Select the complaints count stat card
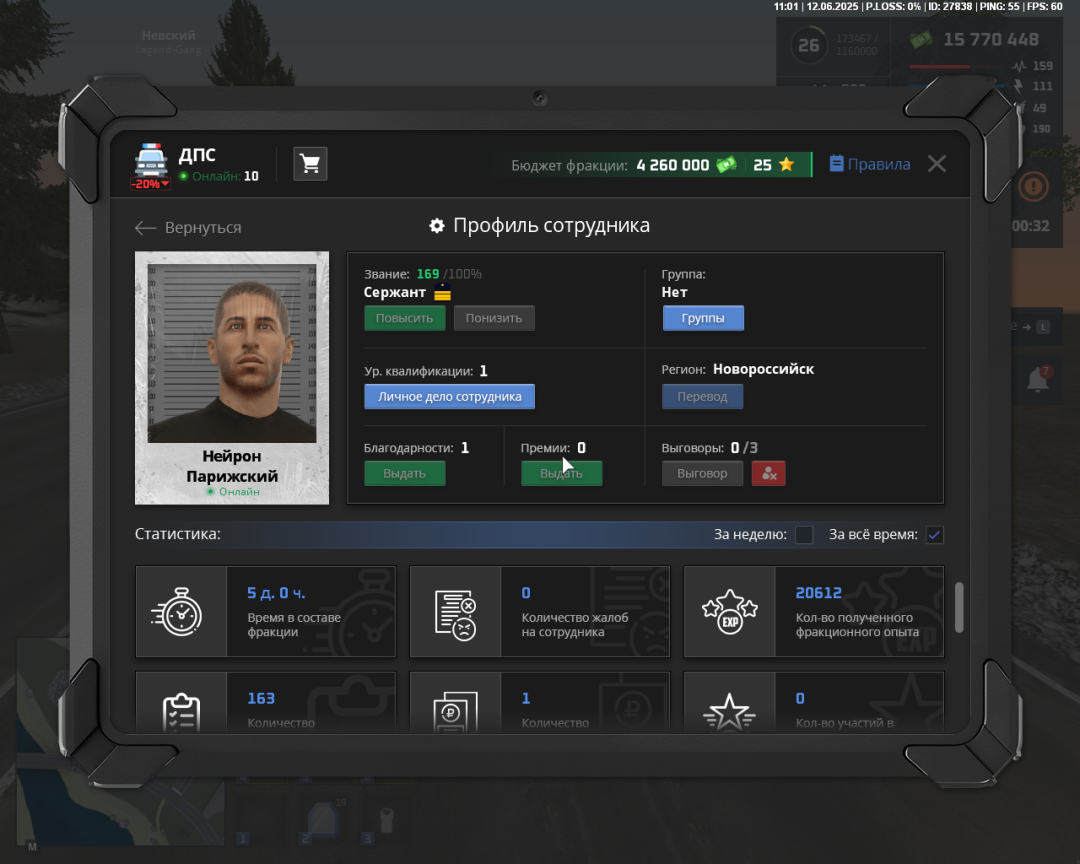Viewport: 1080px width, 864px height. click(540, 612)
